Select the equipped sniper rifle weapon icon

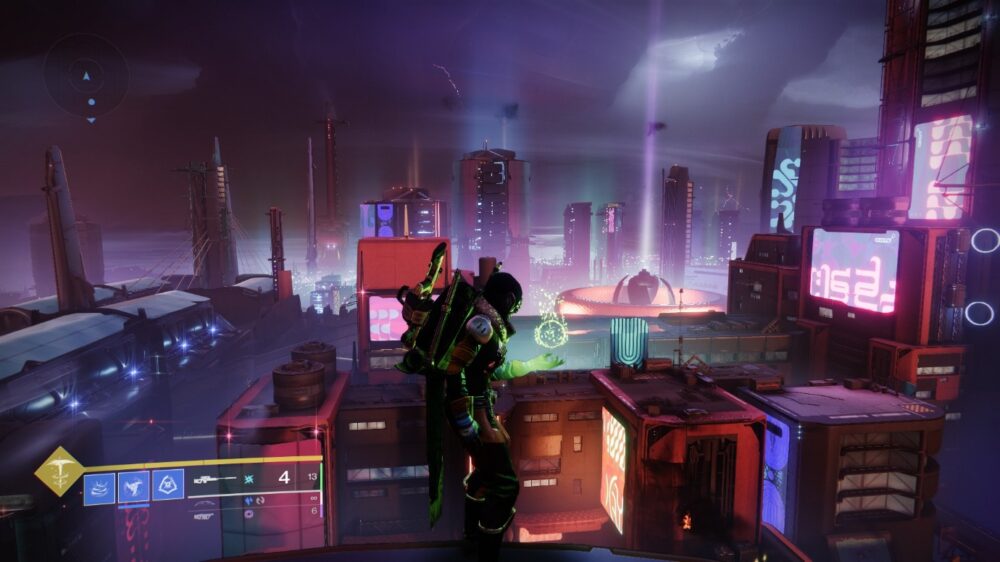coord(214,479)
